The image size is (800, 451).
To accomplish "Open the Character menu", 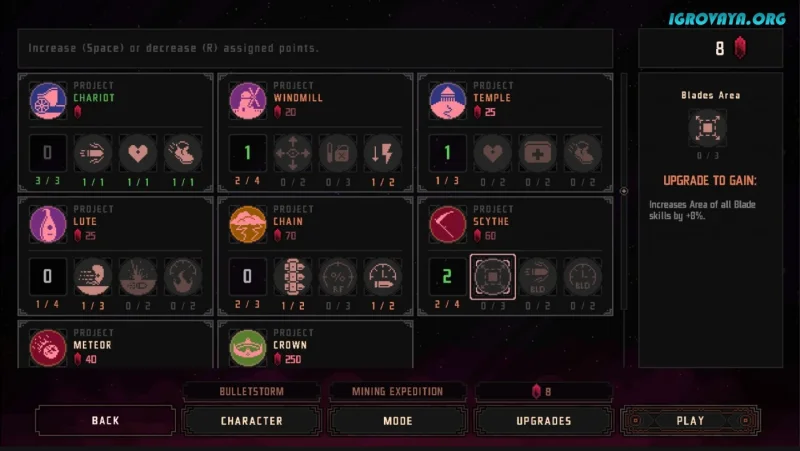I will click(251, 421).
